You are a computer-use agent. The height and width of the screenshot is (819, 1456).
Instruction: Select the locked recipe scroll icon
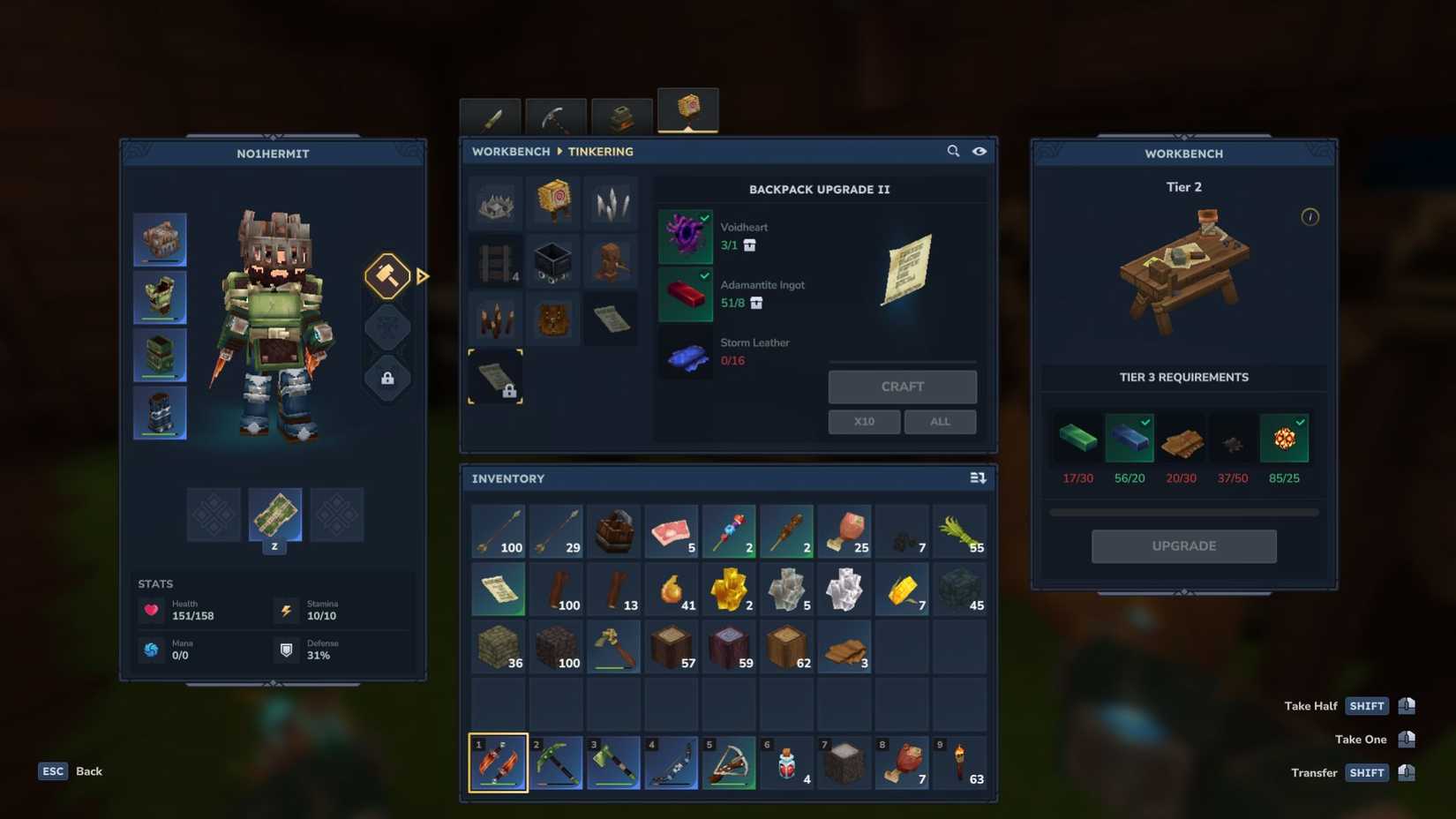coord(495,378)
